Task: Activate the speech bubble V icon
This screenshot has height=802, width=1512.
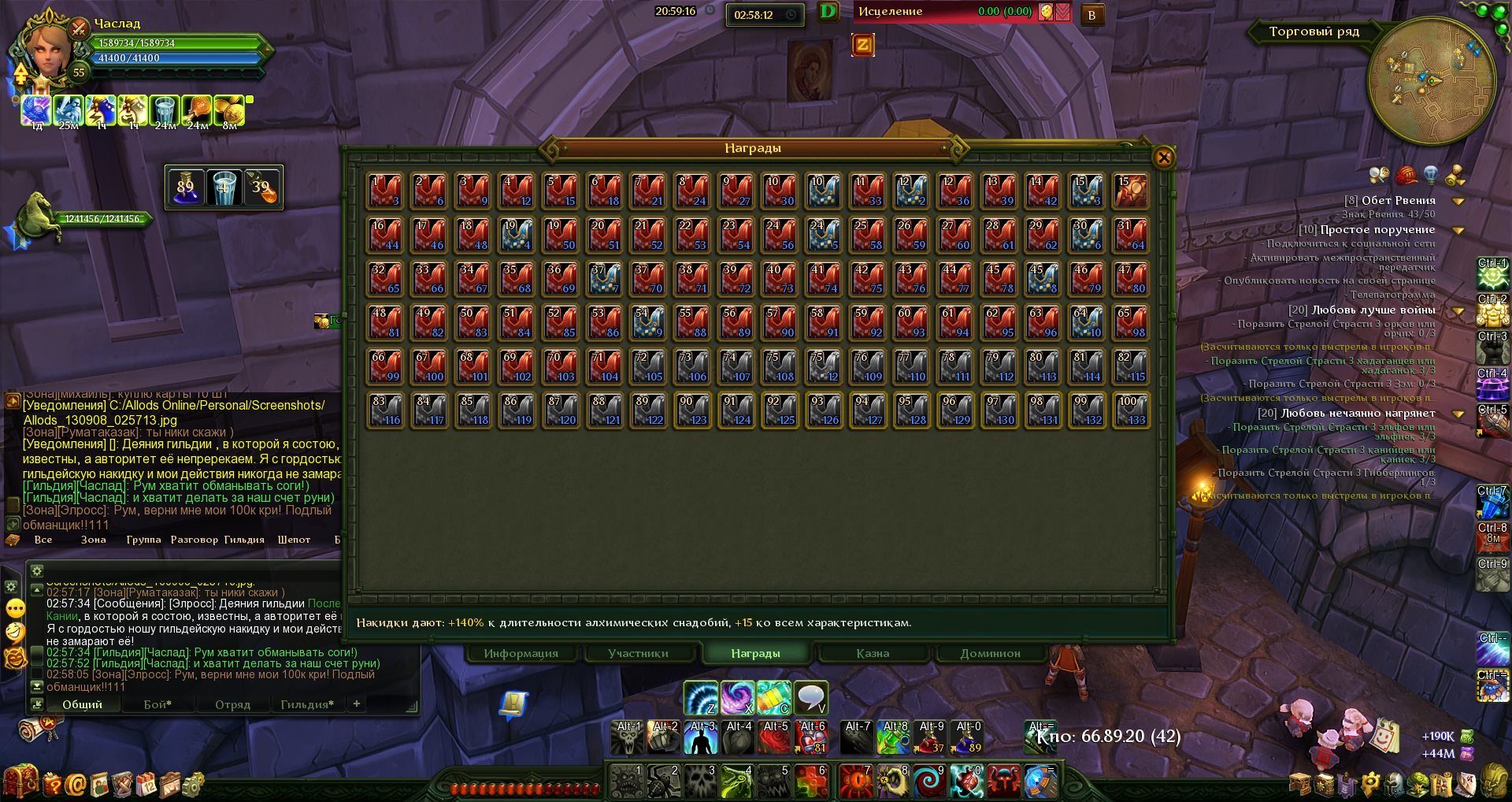Action: (x=810, y=697)
